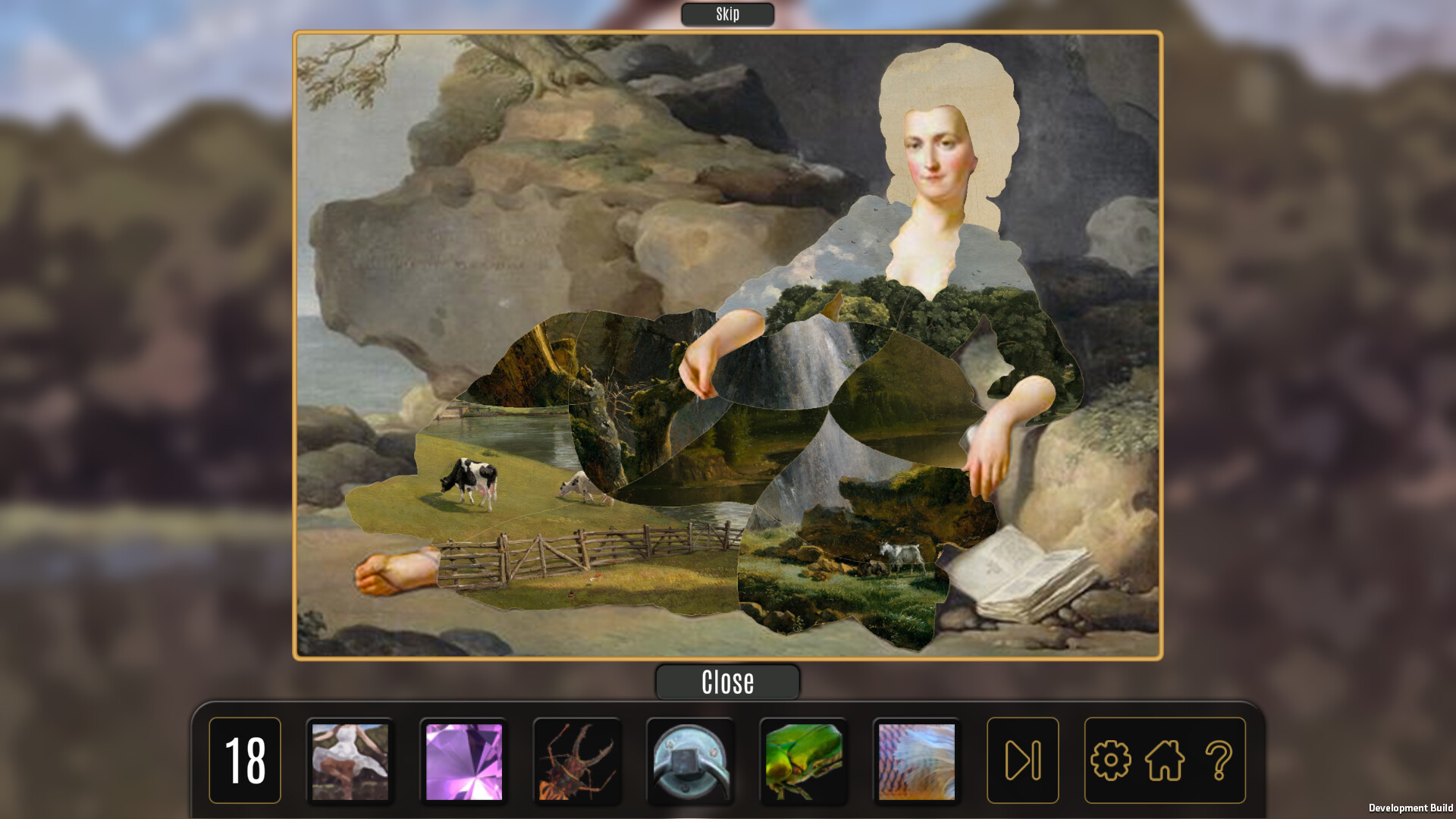Select the ballerina puzzle thumbnail
This screenshot has height=819, width=1456.
(x=350, y=759)
